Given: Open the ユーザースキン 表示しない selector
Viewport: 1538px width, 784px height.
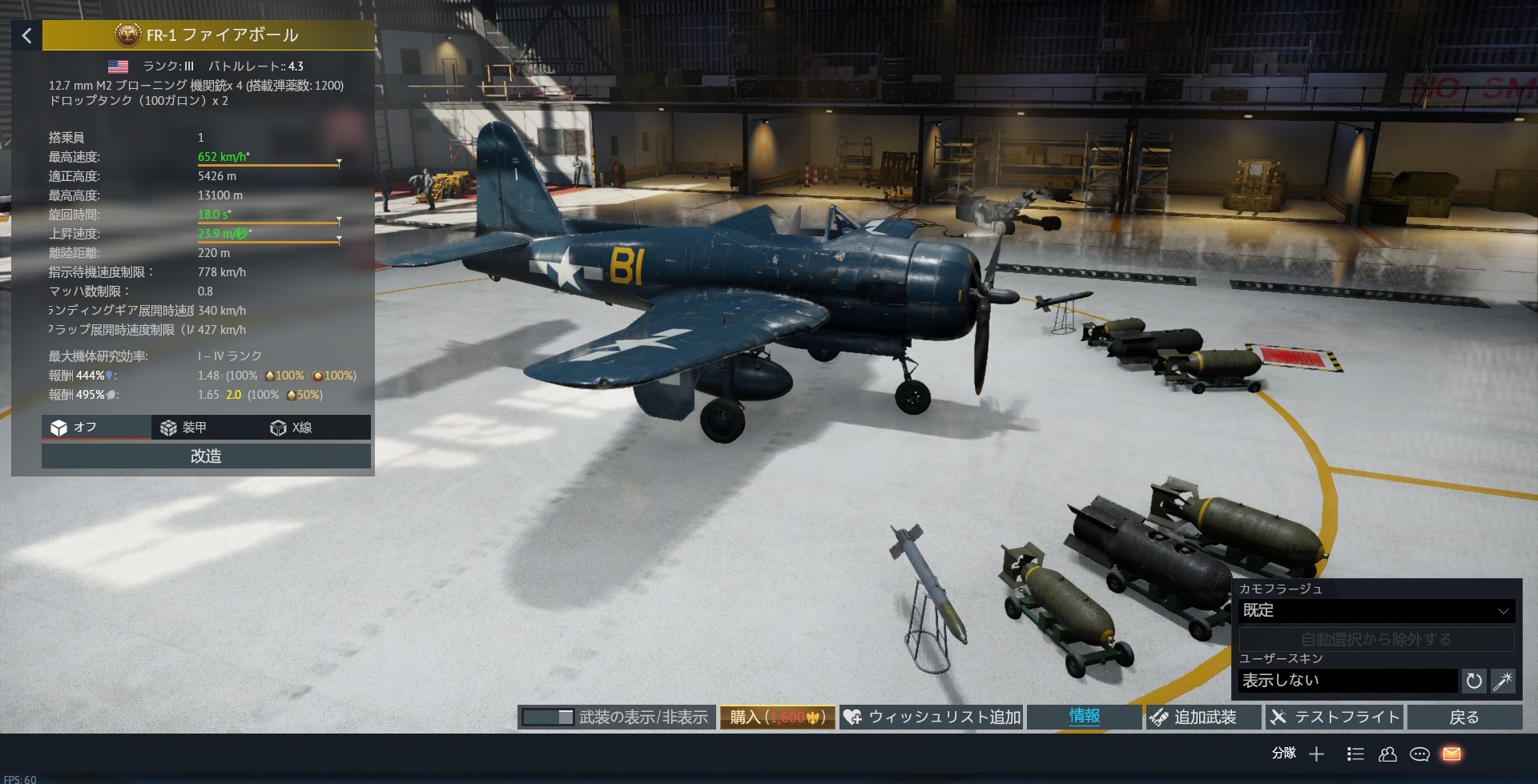Looking at the screenshot, I should tap(1347, 681).
